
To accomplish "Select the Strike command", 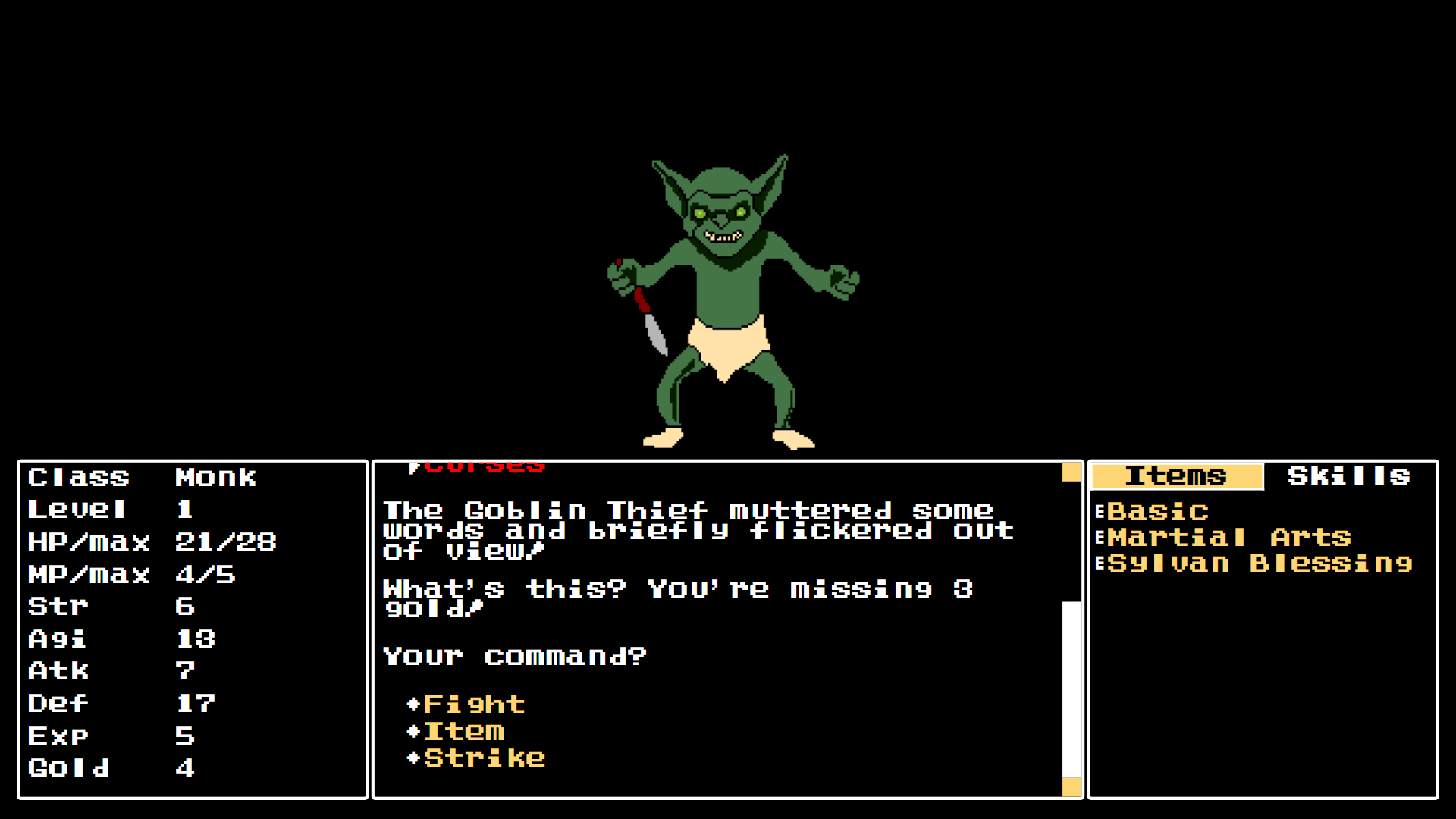I will 483,758.
